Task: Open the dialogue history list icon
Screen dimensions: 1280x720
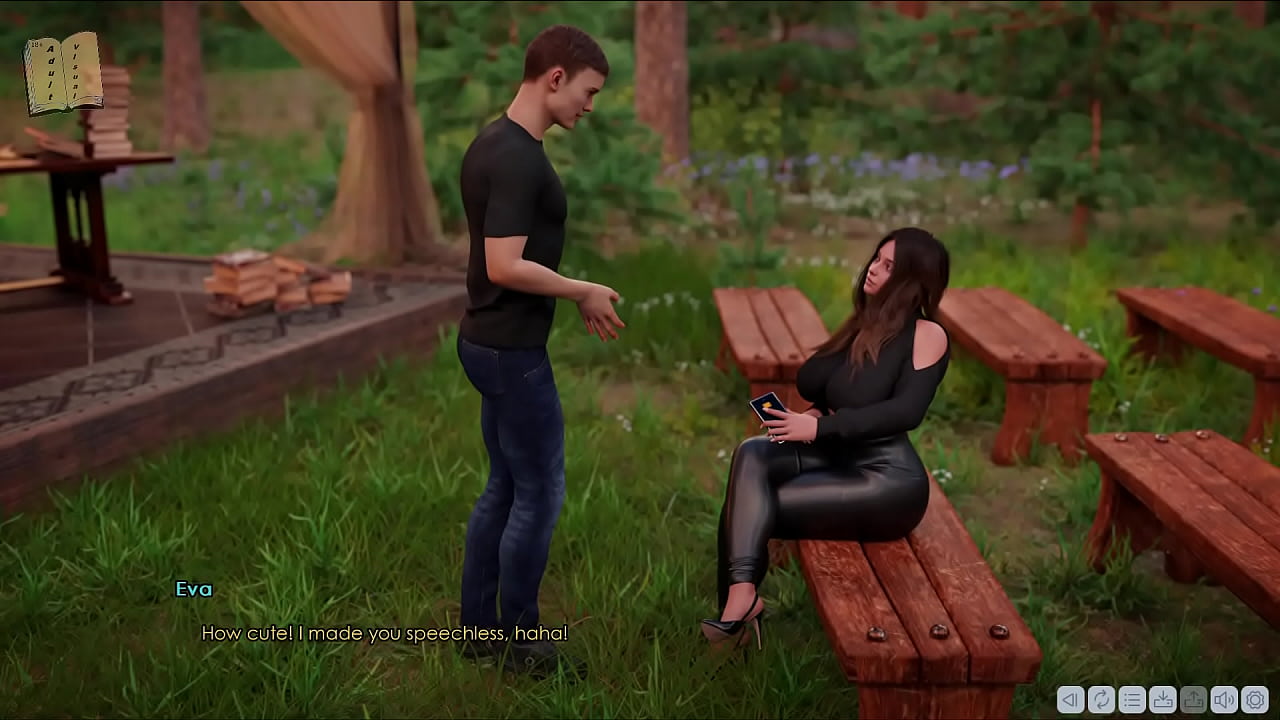Action: pyautogui.click(x=1132, y=699)
